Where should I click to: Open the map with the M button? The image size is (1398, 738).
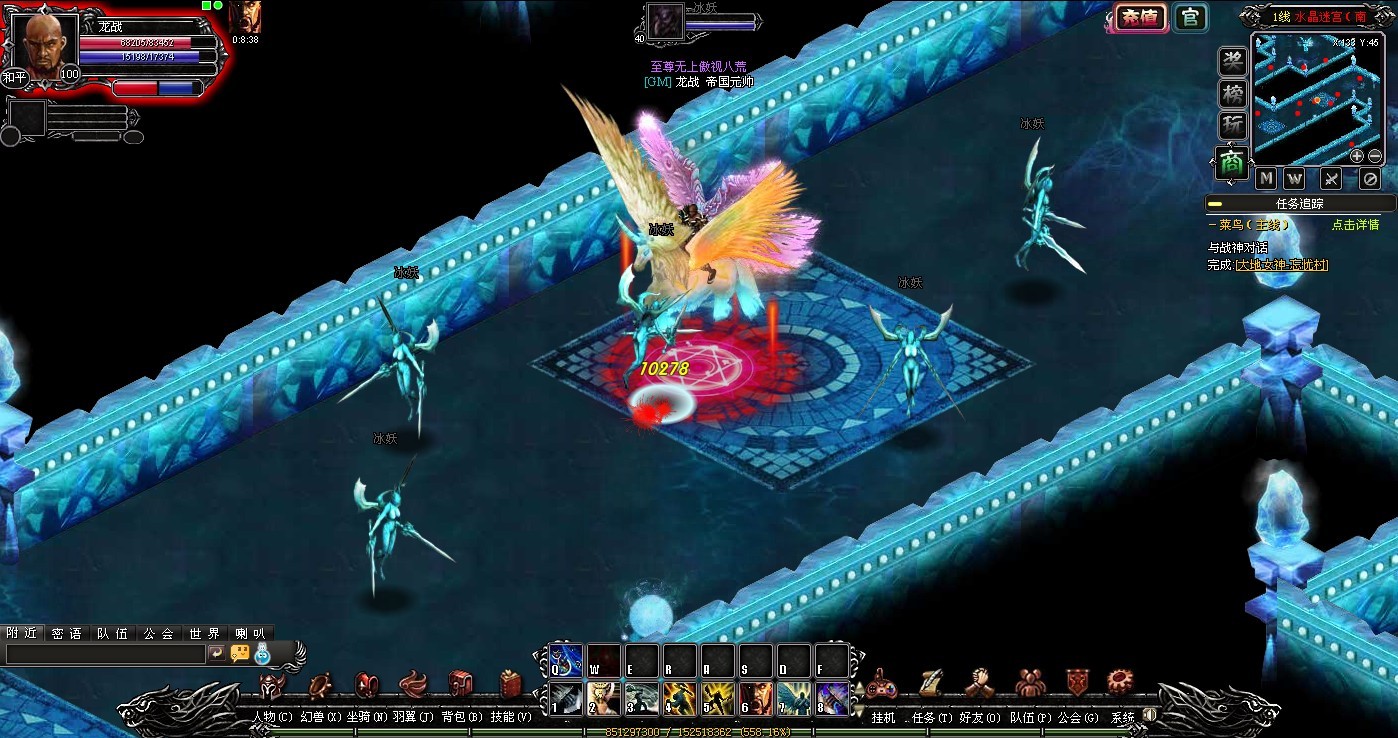1266,179
